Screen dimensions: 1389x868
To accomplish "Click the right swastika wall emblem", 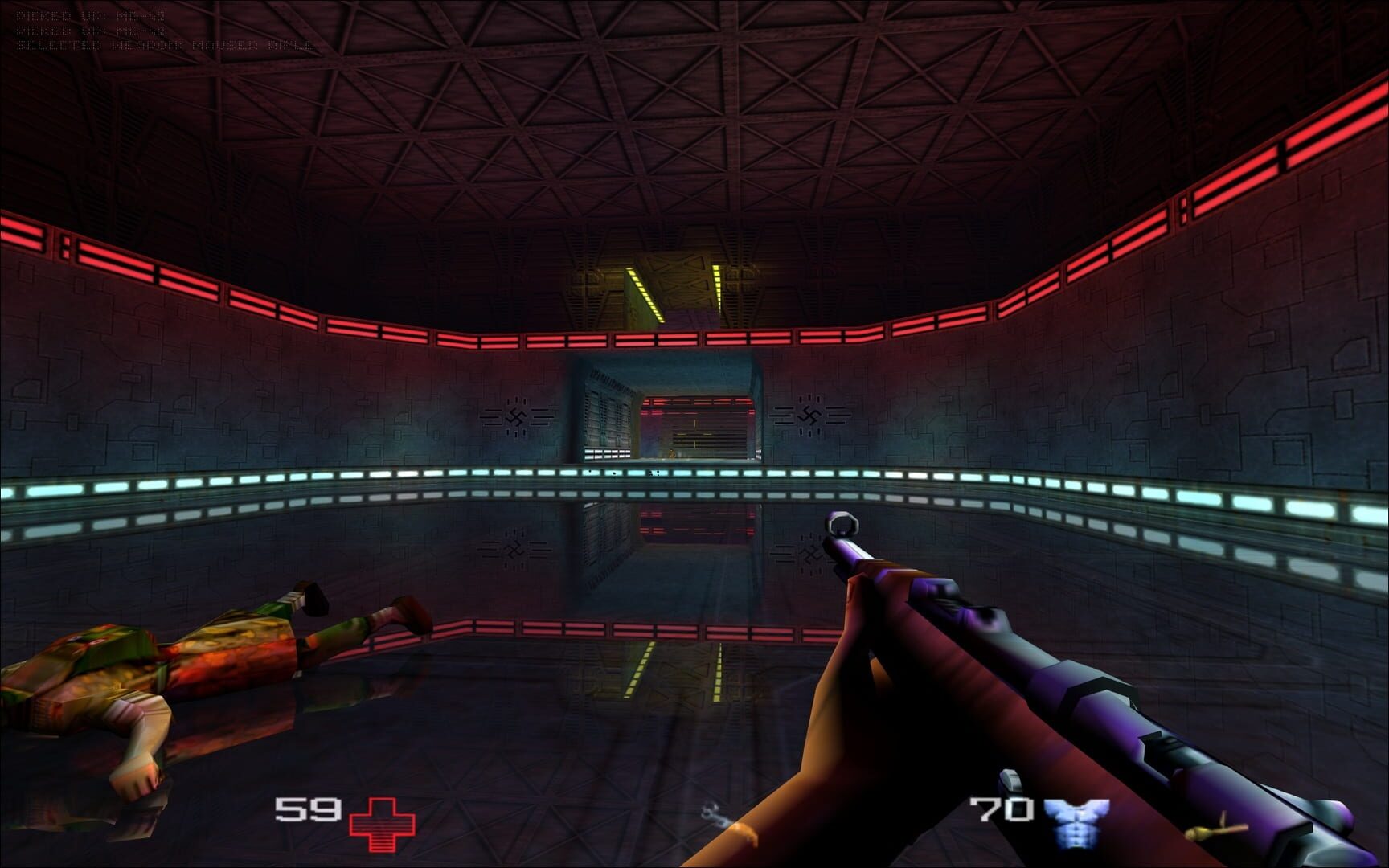I will coord(811,415).
